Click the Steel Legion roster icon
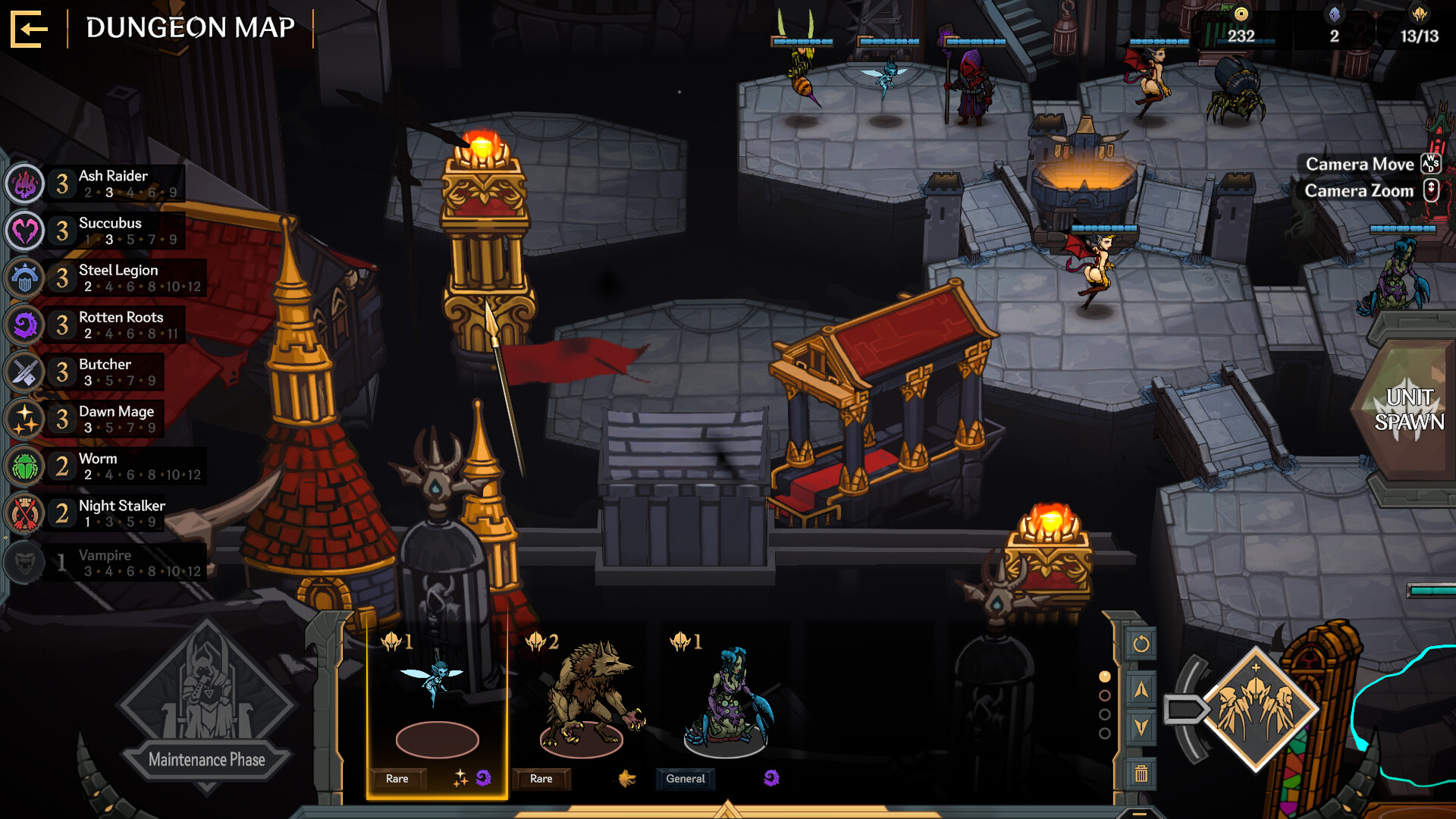1456x819 pixels. (25, 278)
